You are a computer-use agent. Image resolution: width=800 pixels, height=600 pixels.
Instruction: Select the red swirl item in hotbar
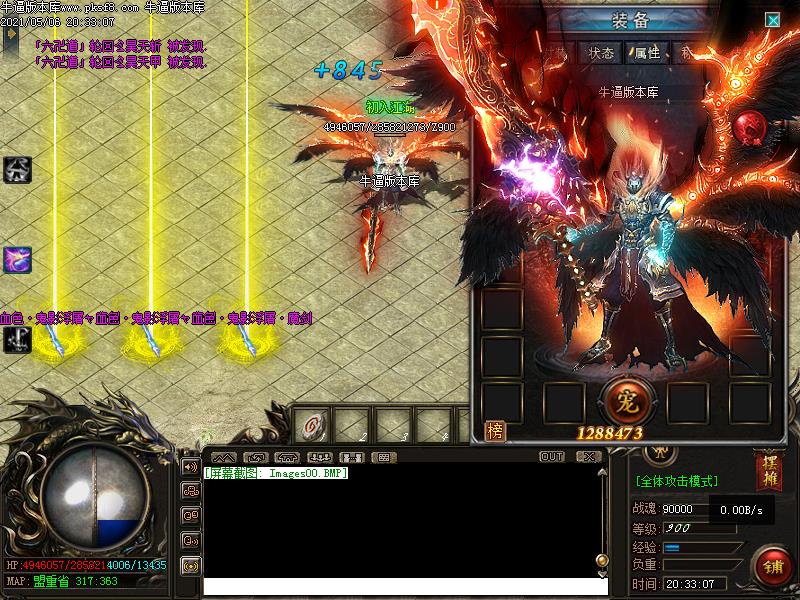[313, 426]
